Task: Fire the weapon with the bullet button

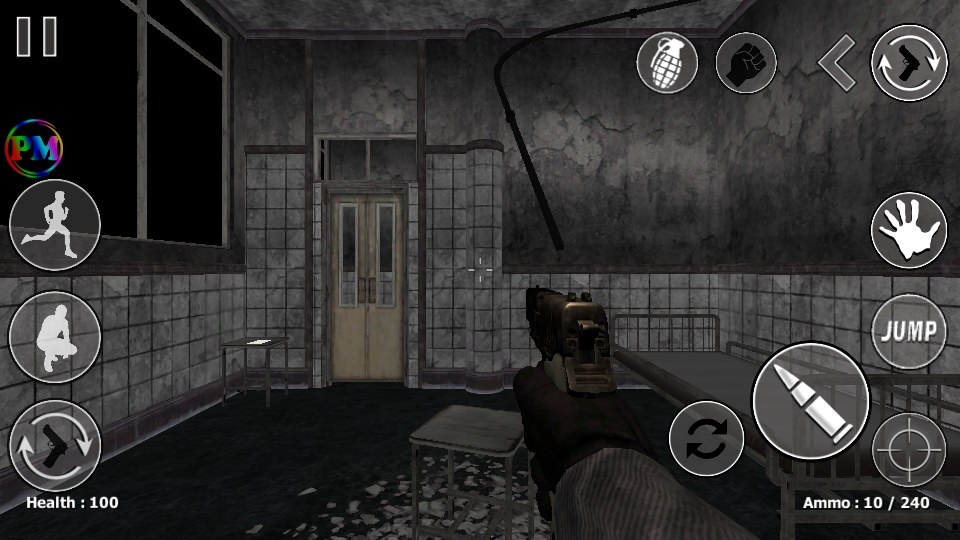Action: [x=810, y=401]
